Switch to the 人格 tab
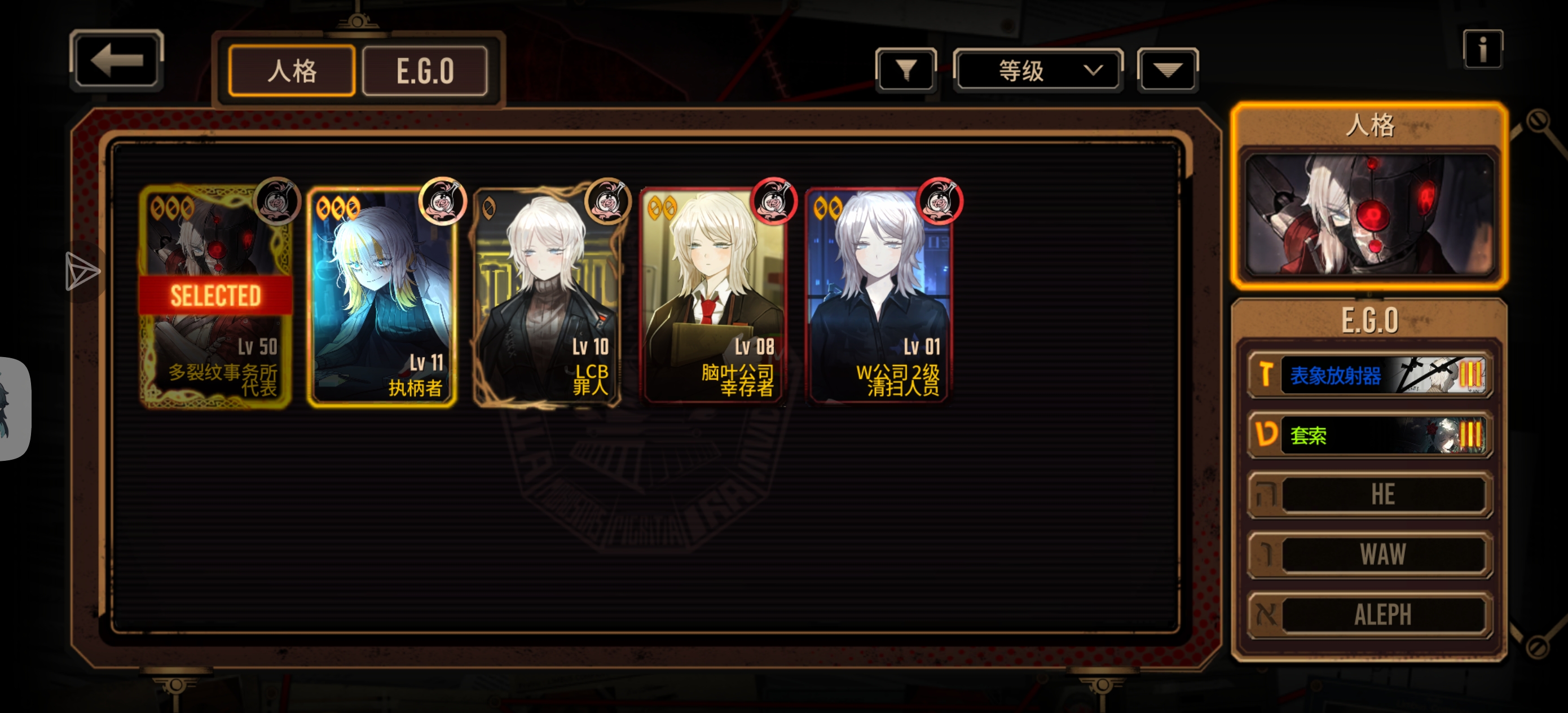This screenshot has height=713, width=1568. 292,71
